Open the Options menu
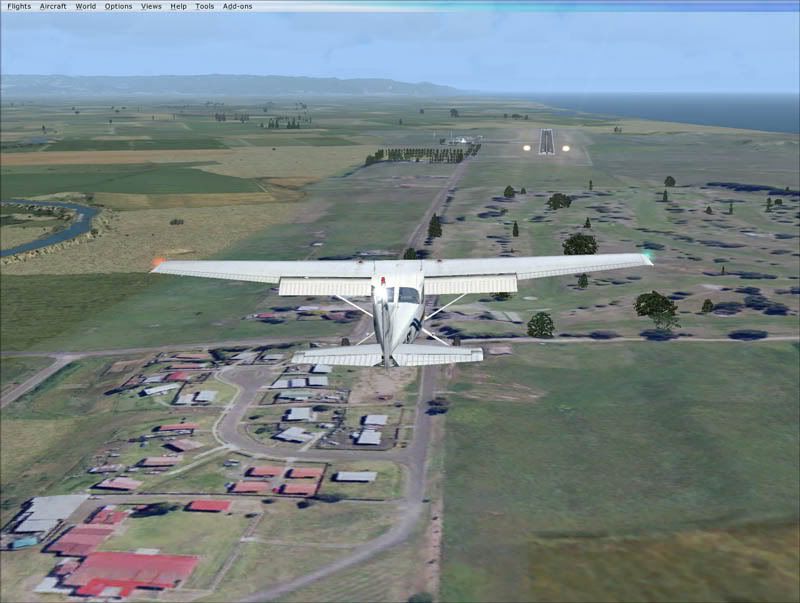 tap(118, 6)
